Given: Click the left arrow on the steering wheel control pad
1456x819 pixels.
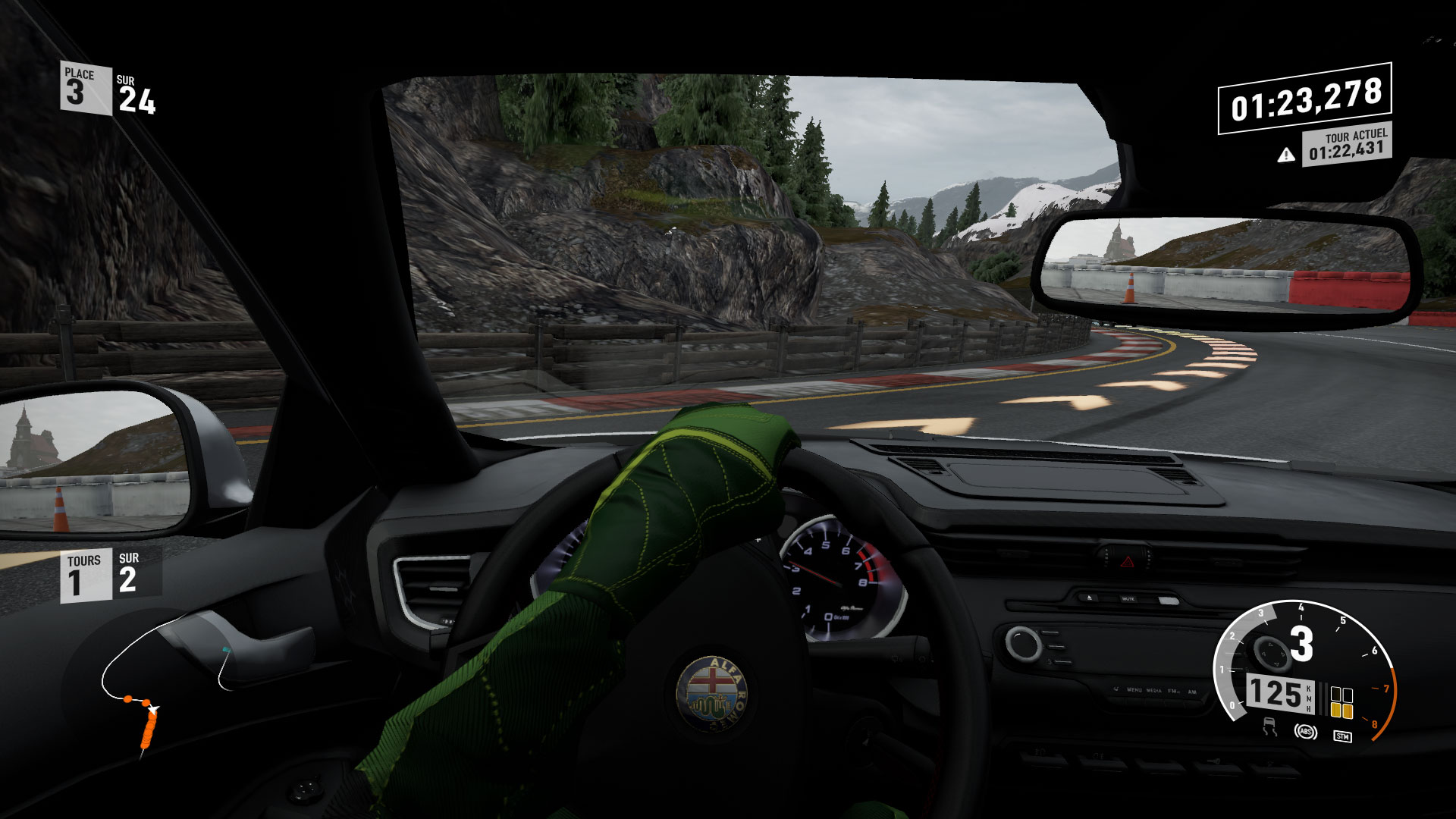Looking at the screenshot, I should pos(1263,652).
